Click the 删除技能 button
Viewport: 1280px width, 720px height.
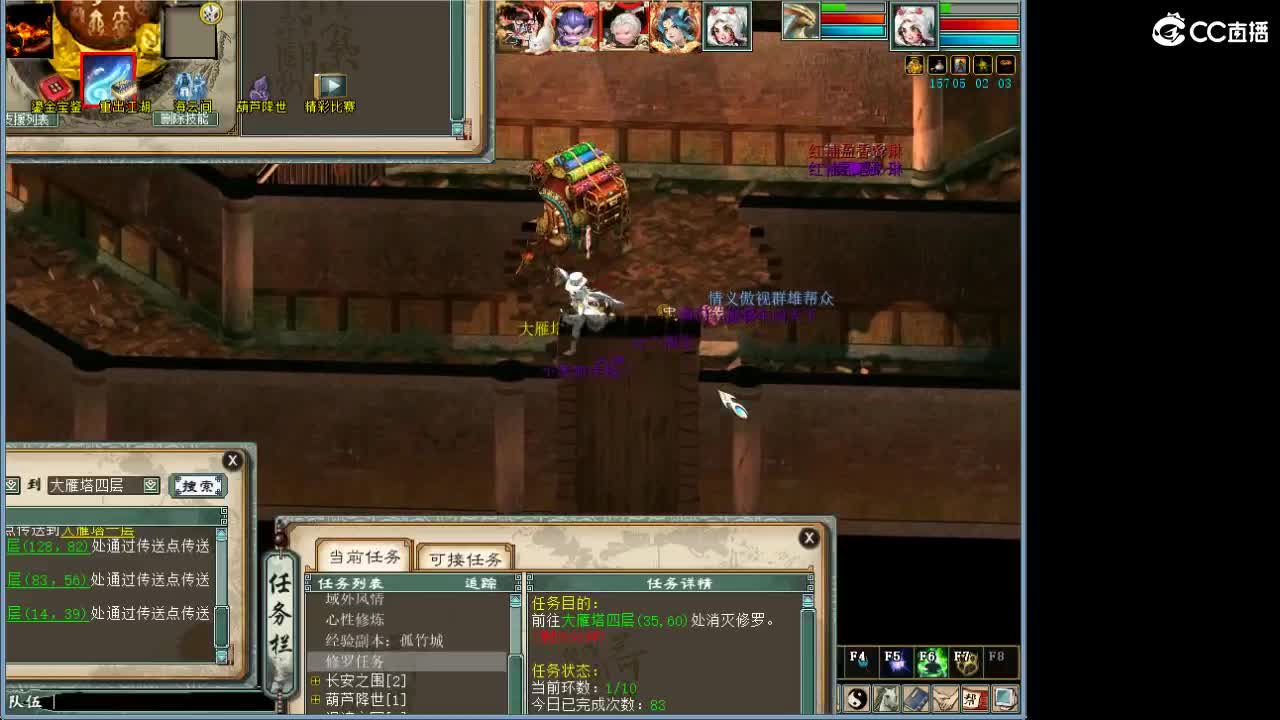pyautogui.click(x=185, y=117)
